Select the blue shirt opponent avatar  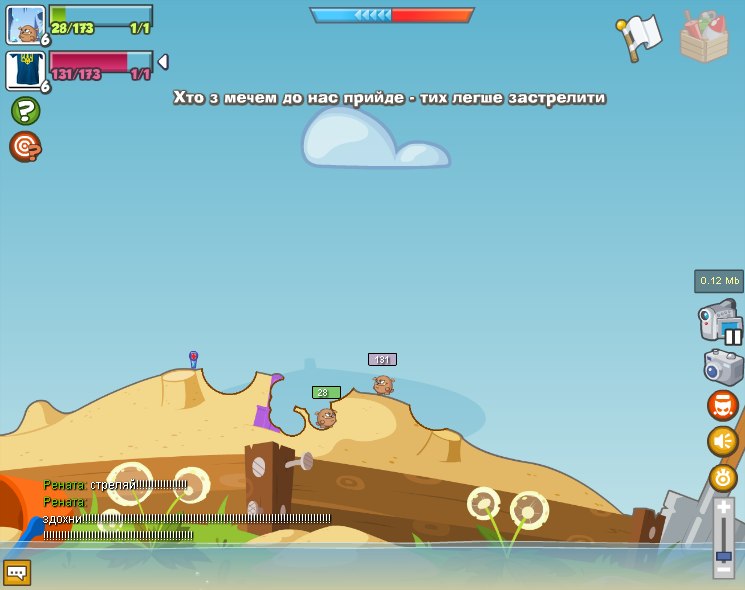pyautogui.click(x=26, y=70)
